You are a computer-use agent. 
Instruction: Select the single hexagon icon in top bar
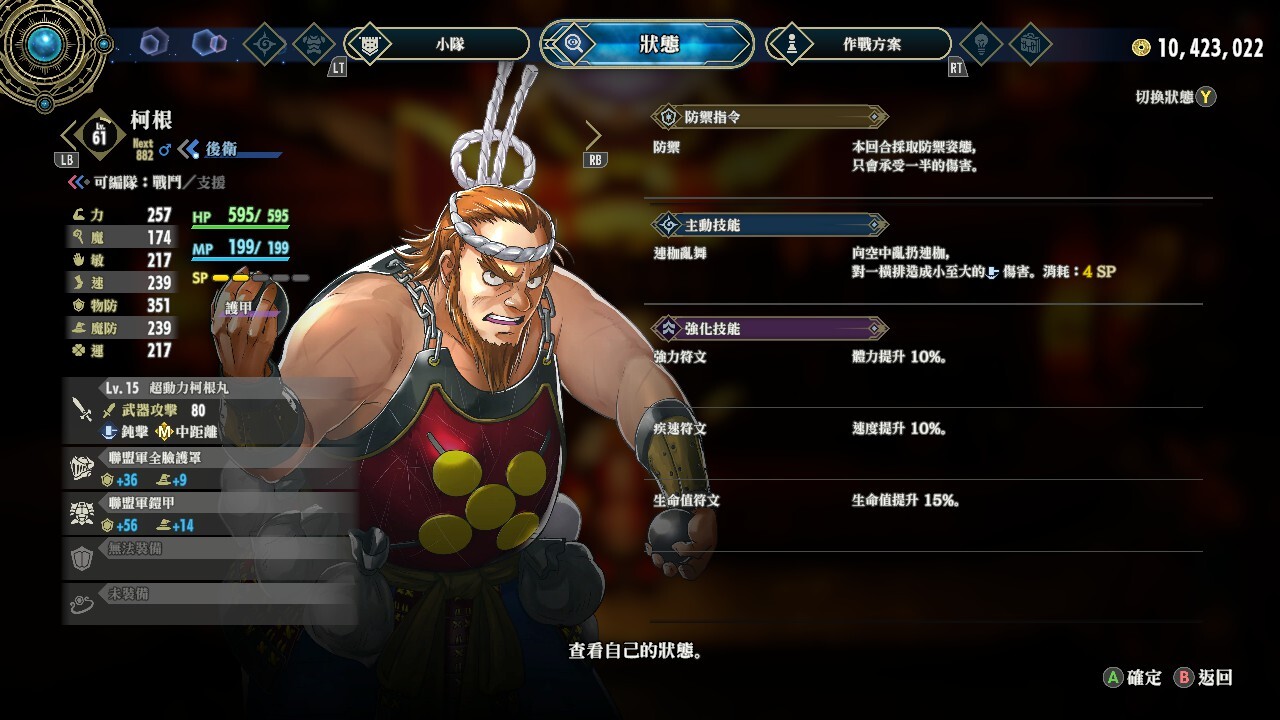pyautogui.click(x=154, y=43)
